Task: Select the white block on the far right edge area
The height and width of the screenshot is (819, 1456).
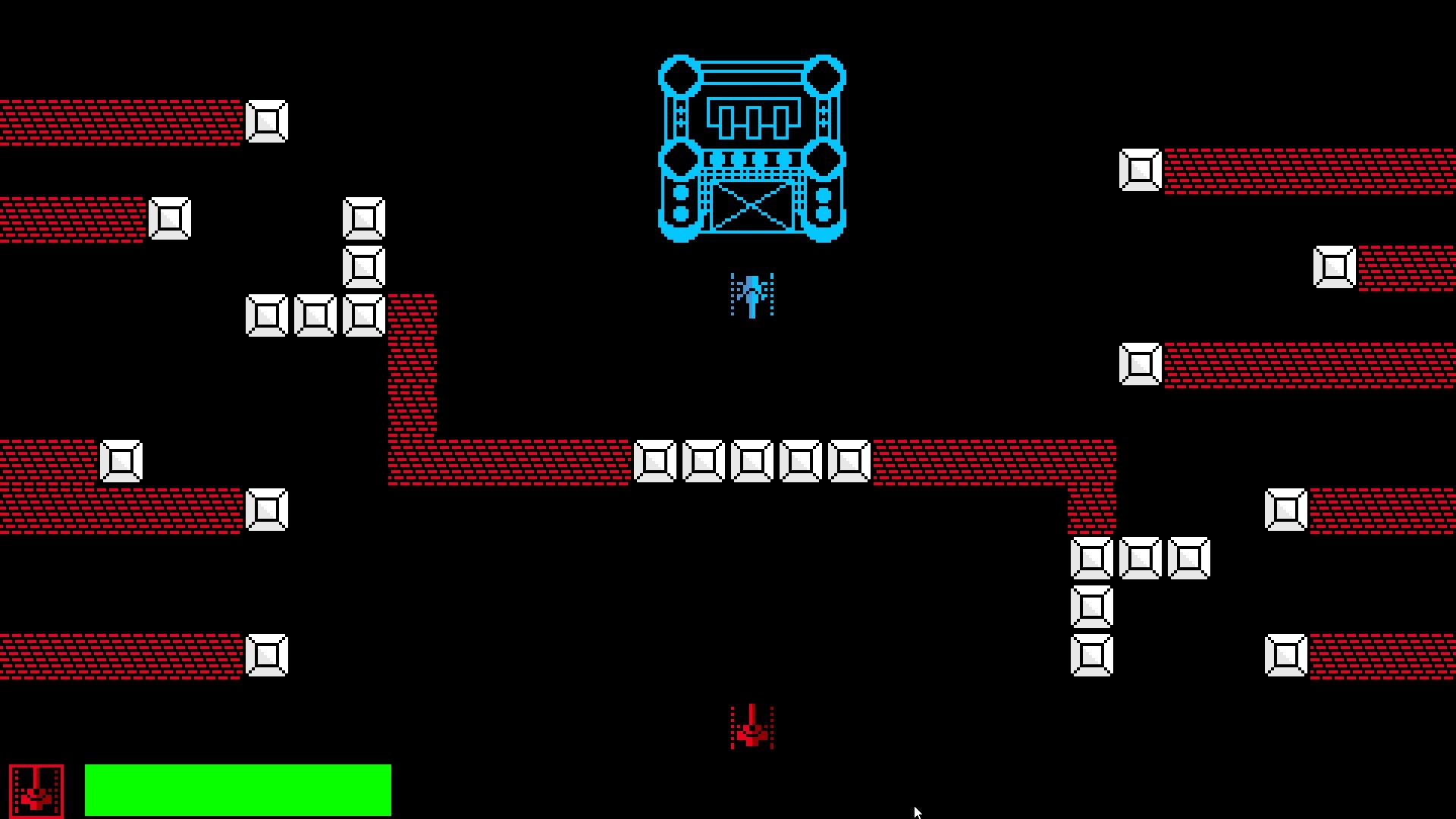Action: point(1335,267)
